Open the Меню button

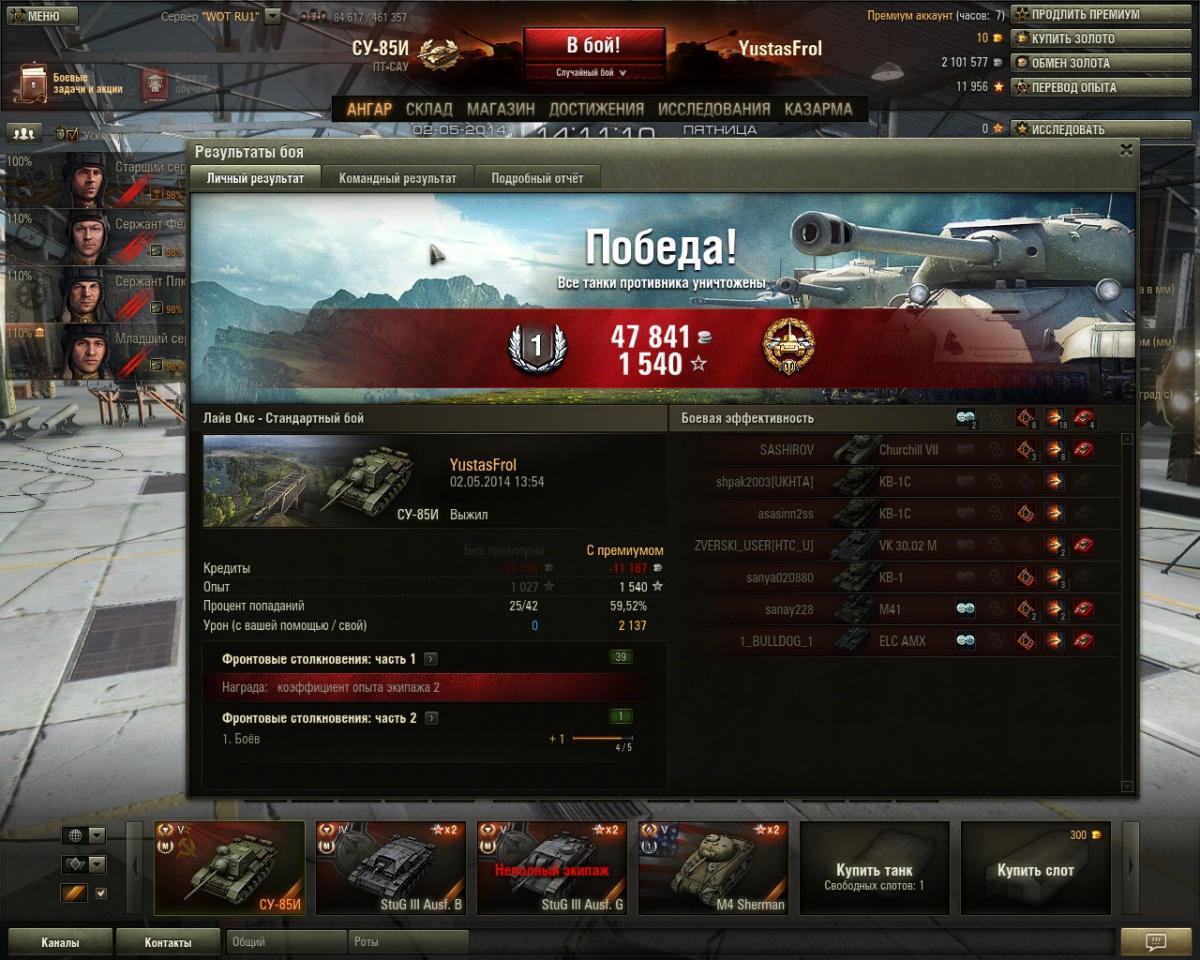[x=42, y=16]
